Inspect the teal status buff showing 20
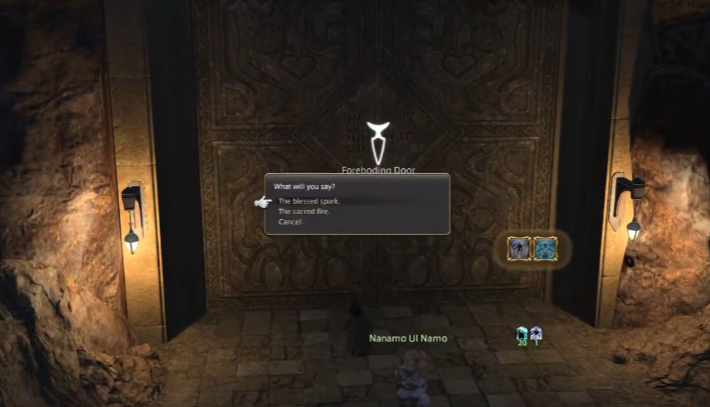The width and height of the screenshot is (710, 407). (522, 334)
